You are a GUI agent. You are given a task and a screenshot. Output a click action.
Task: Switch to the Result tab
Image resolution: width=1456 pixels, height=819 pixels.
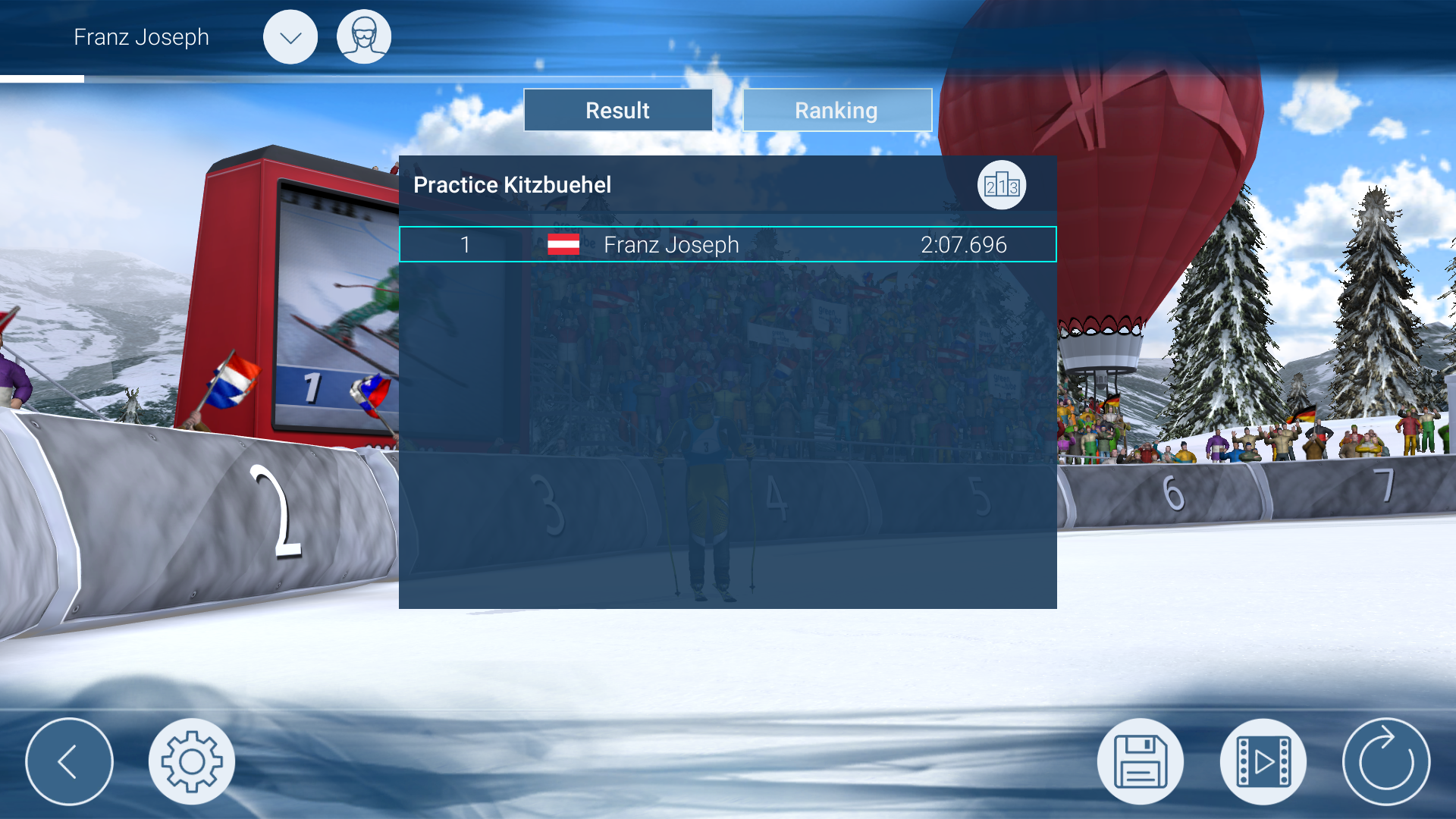[x=617, y=111]
